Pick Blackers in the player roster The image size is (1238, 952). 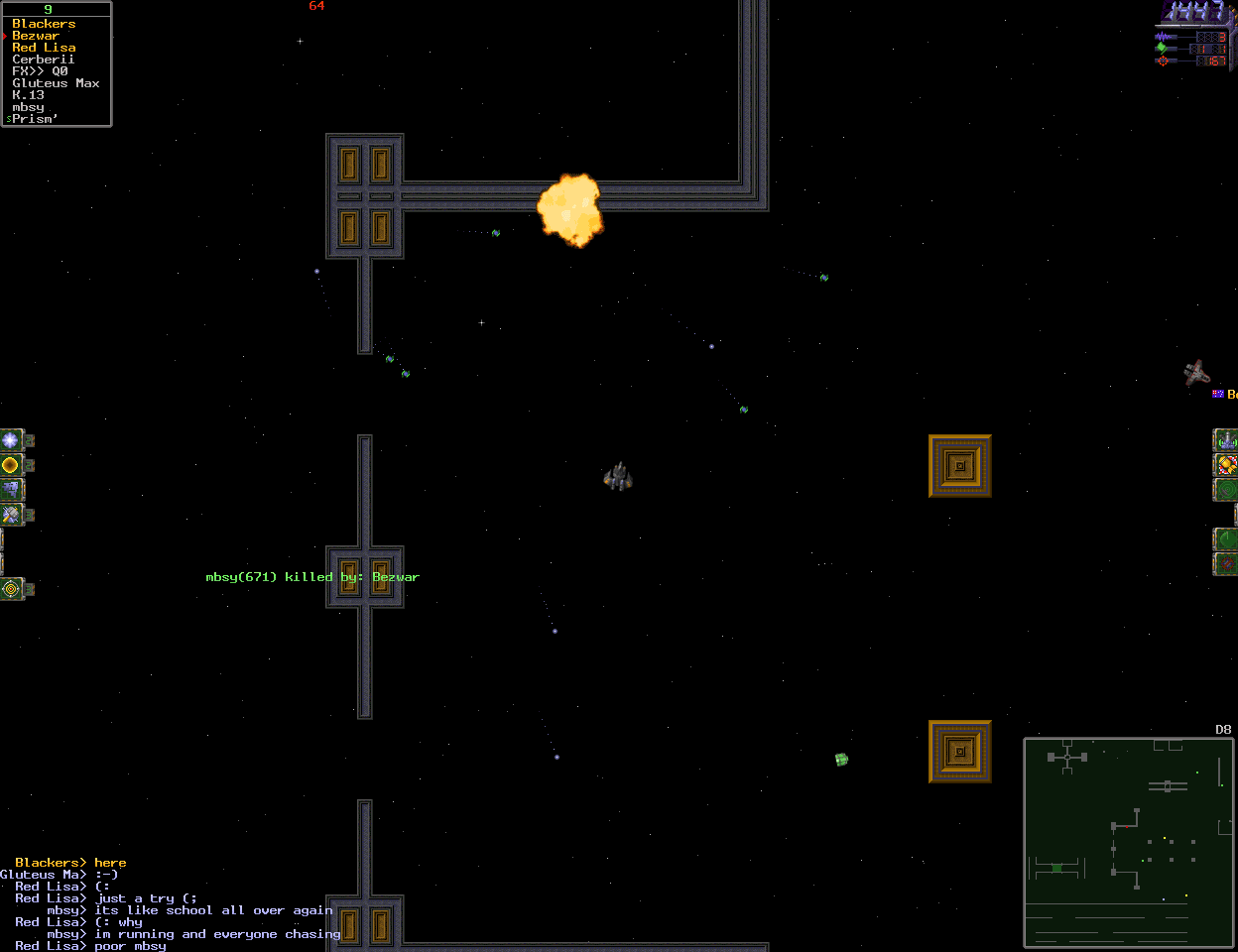click(x=44, y=24)
